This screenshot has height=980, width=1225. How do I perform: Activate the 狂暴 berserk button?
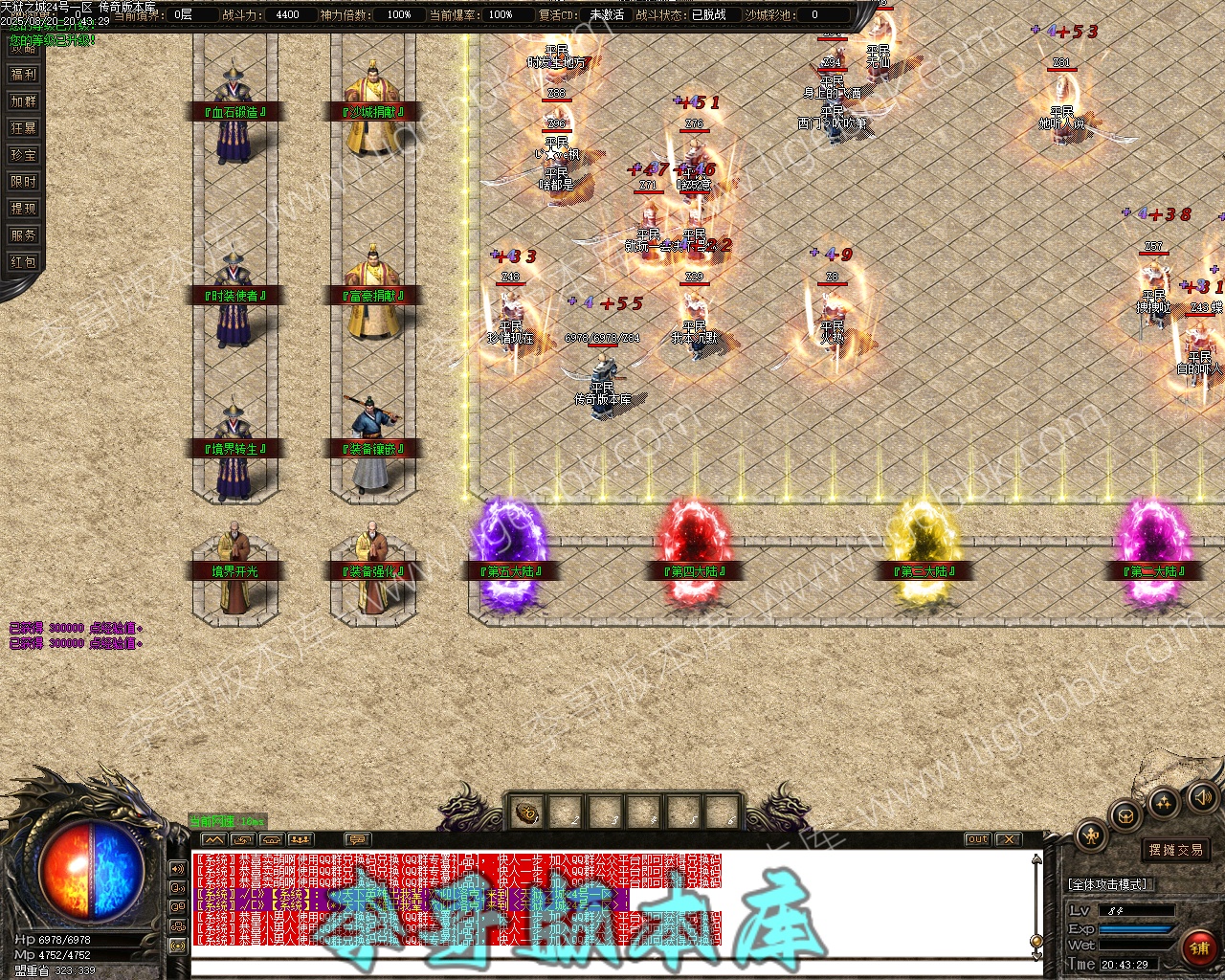(x=23, y=127)
